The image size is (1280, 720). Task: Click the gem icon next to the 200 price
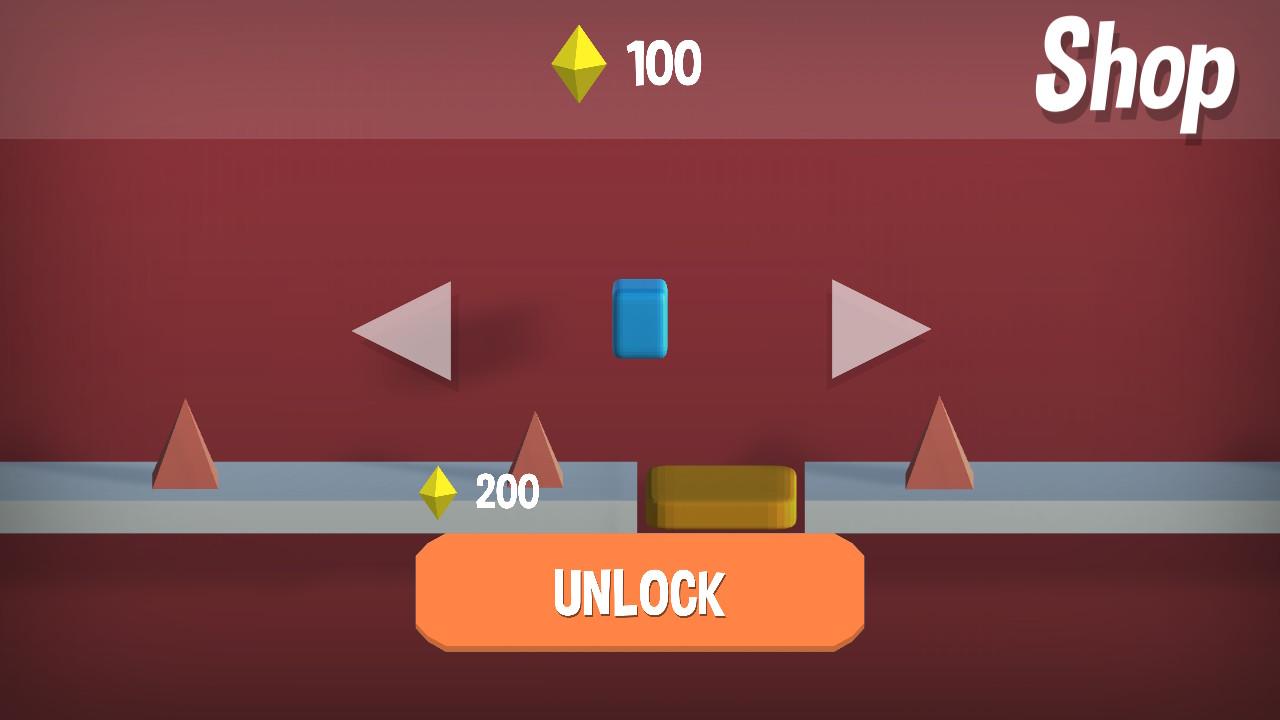(437, 491)
